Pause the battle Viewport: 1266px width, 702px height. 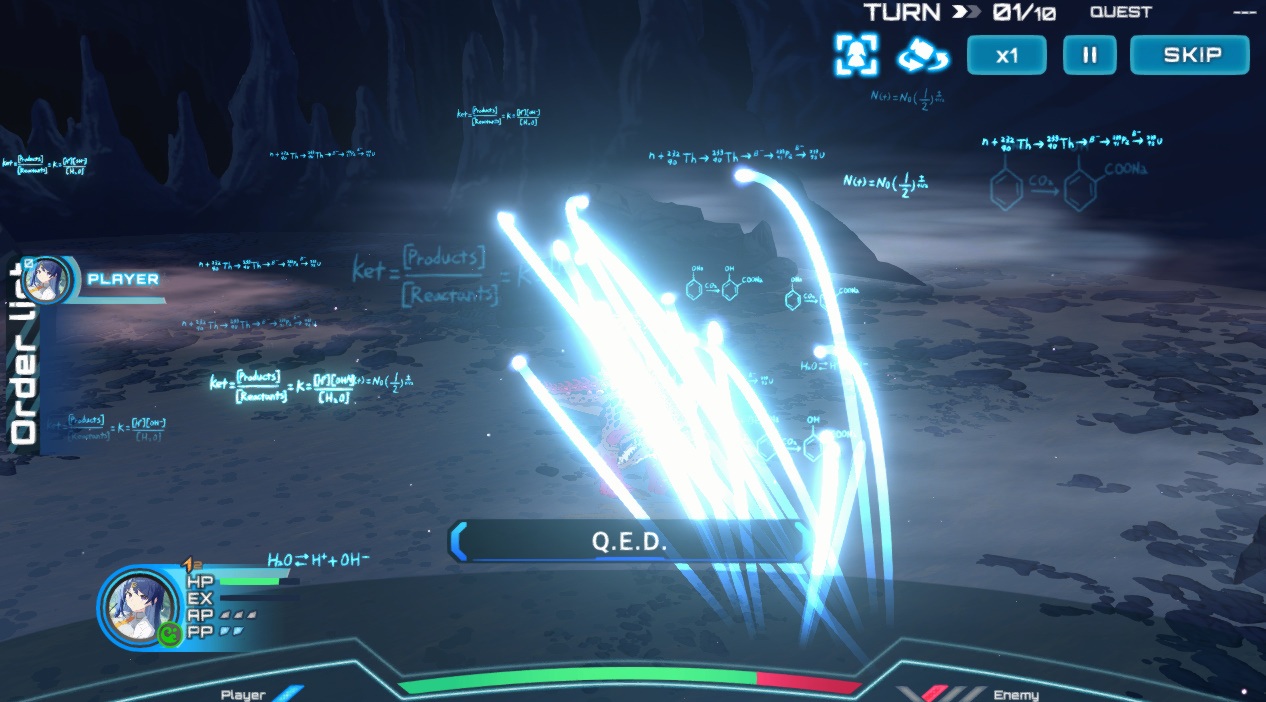(1089, 55)
